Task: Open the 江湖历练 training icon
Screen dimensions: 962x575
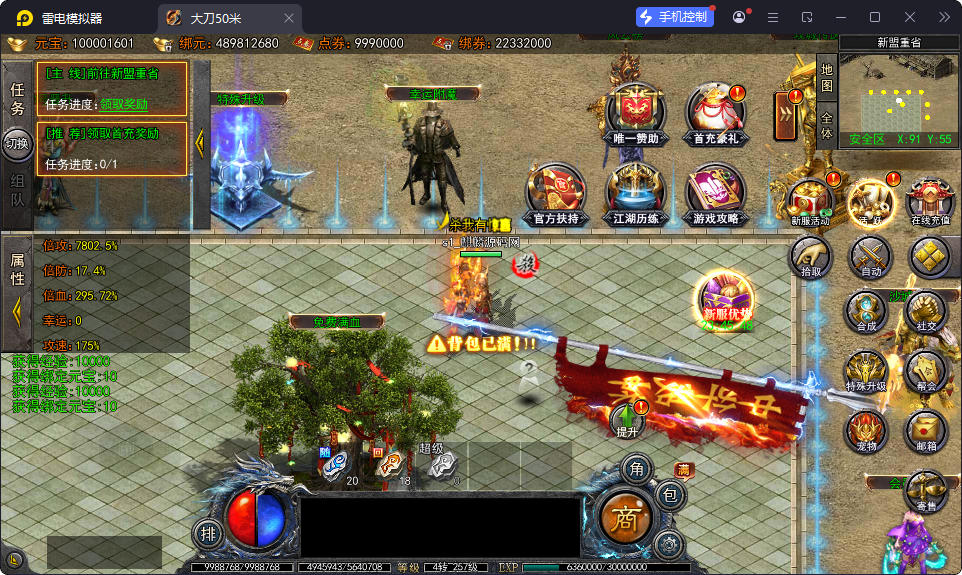Action: 635,192
